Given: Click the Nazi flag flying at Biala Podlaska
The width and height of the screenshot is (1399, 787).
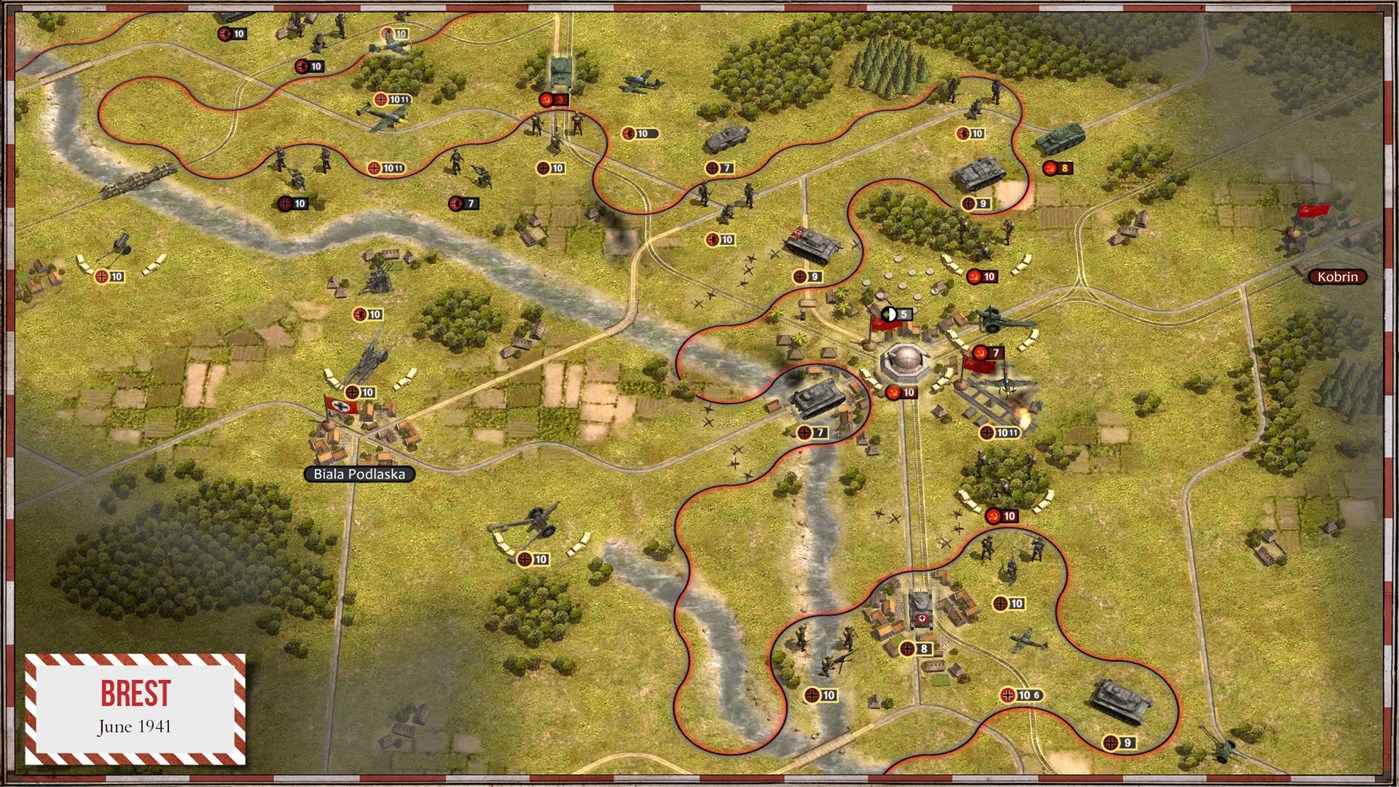Looking at the screenshot, I should [340, 405].
